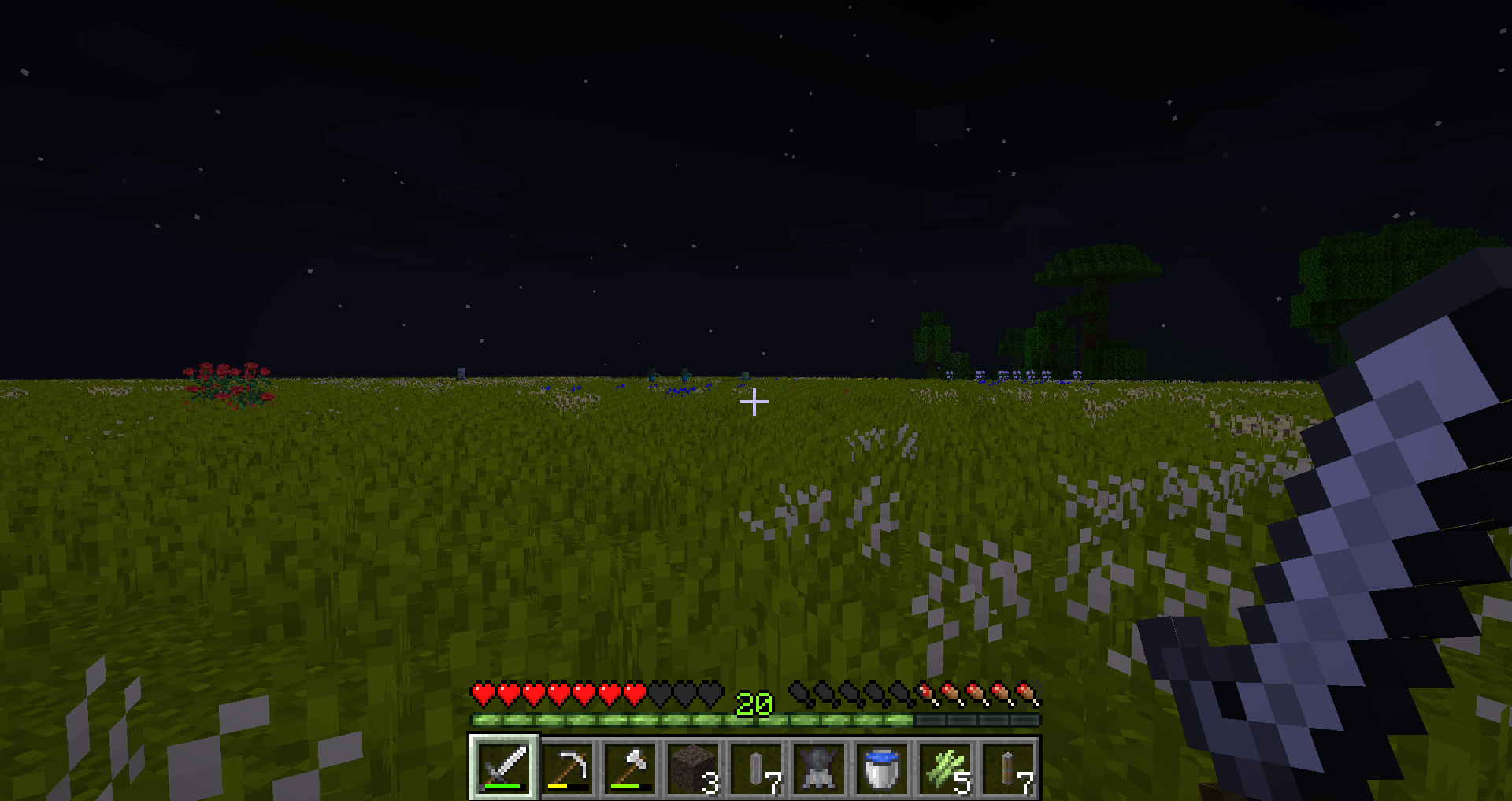The width and height of the screenshot is (1512, 801).
Task: Pick the water bucket hotbar slot
Action: [x=882, y=767]
